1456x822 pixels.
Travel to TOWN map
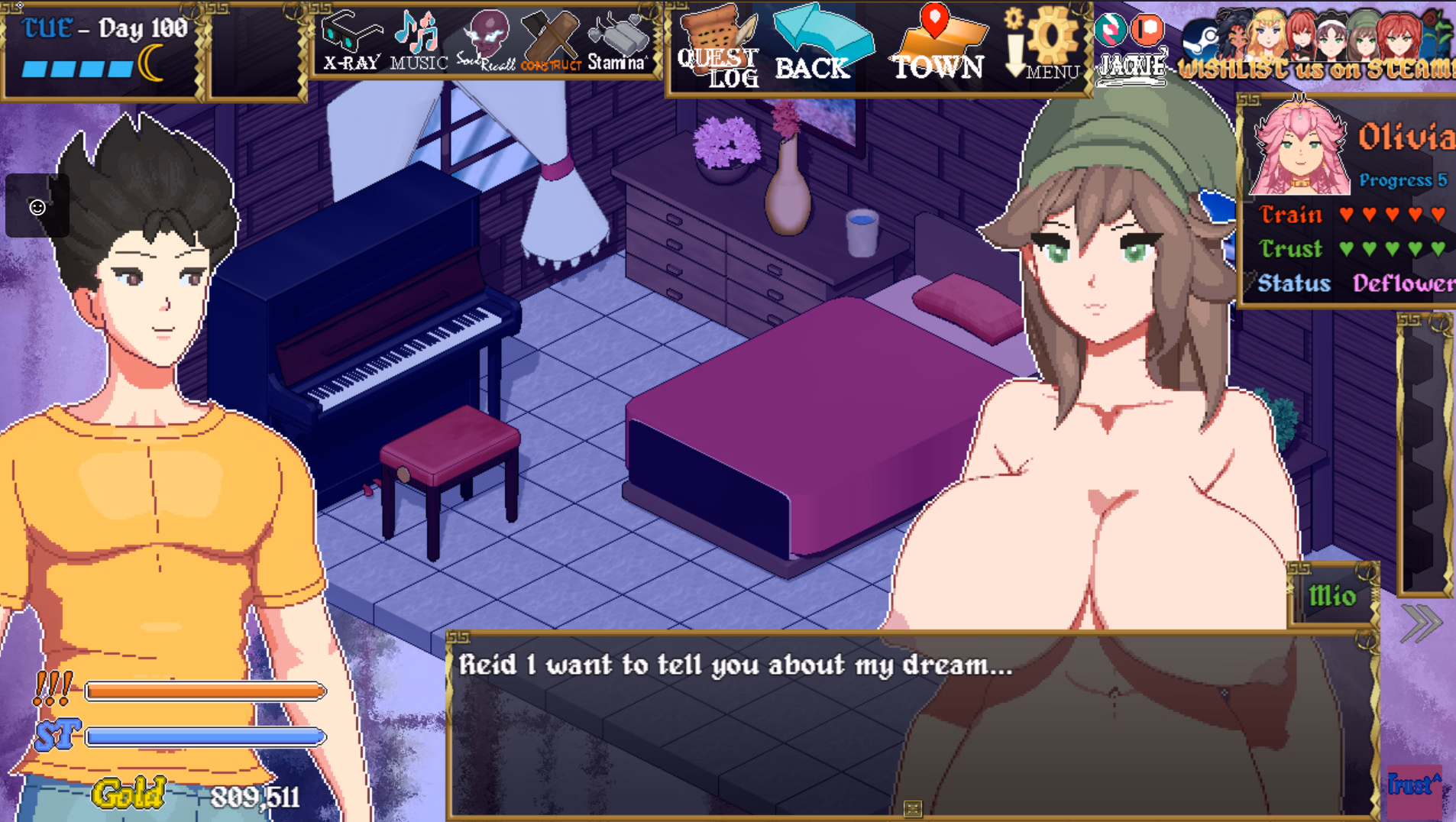(940, 46)
